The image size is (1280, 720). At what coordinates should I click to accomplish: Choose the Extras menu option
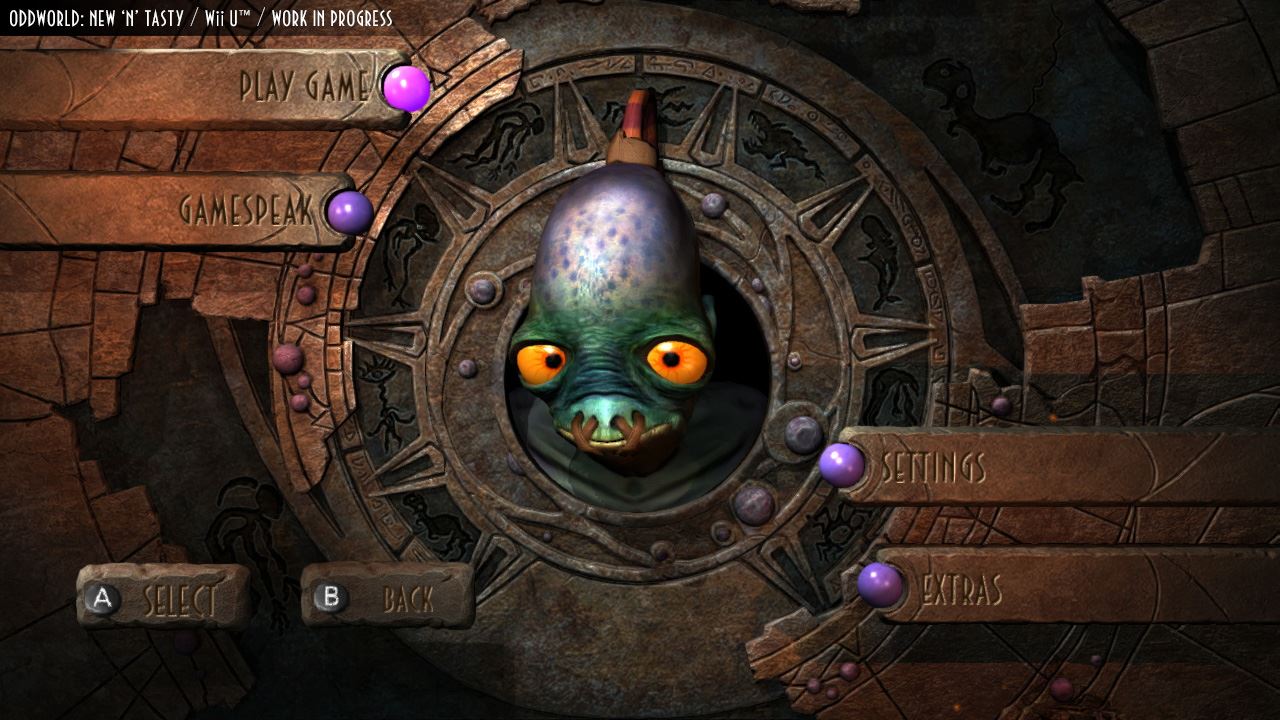961,590
